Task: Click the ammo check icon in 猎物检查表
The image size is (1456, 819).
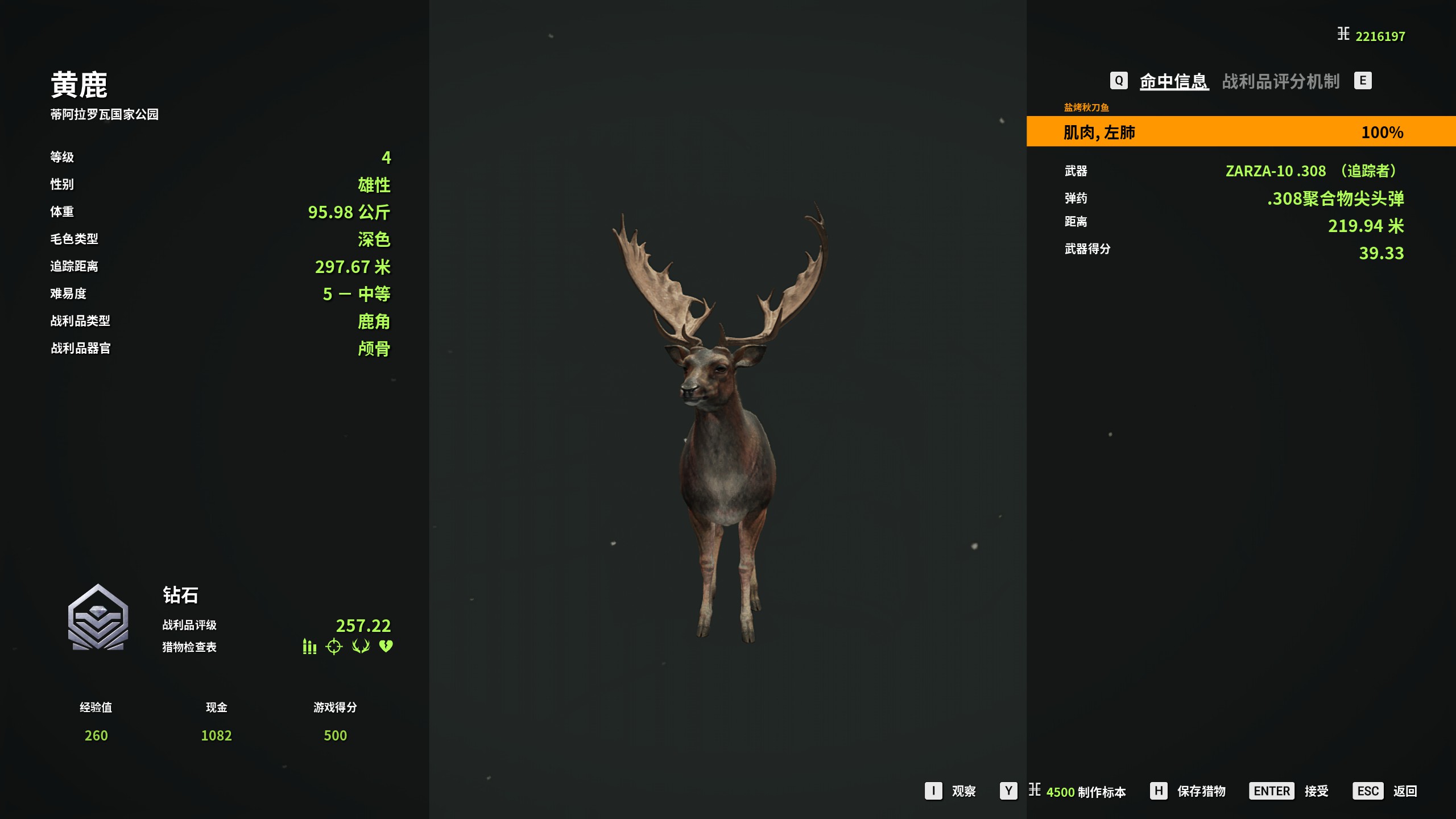Action: pos(309,647)
